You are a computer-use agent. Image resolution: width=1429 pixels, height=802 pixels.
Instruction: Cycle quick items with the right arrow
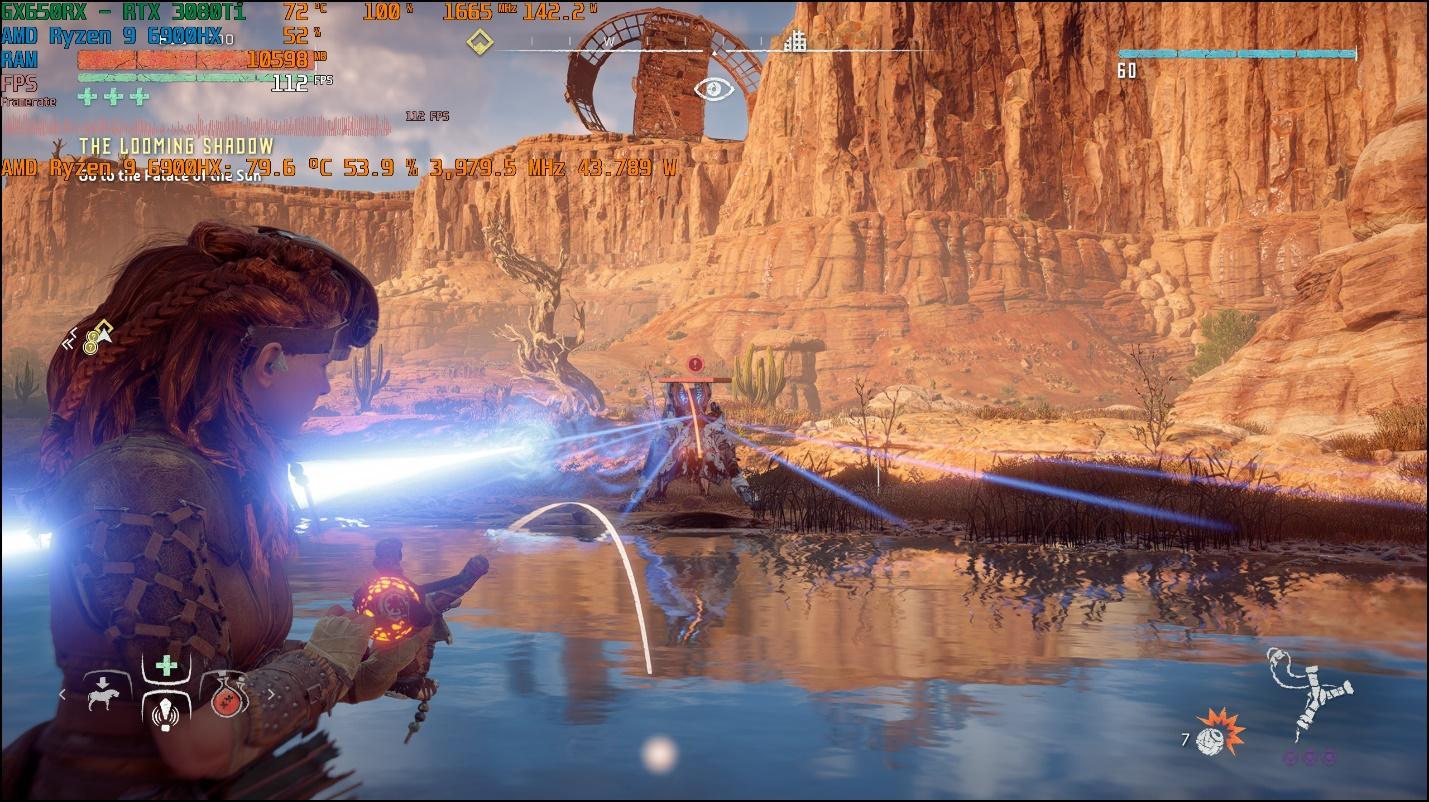[270, 694]
